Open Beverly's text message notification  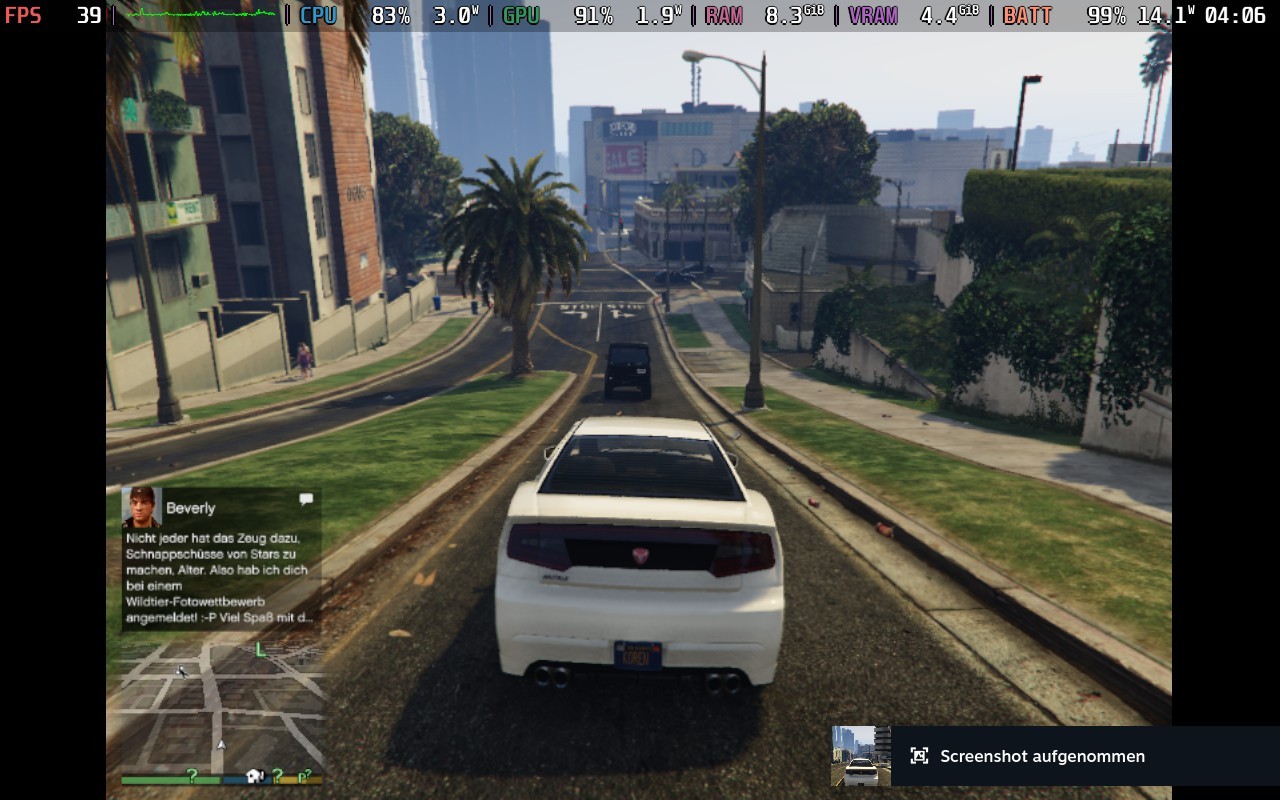[221, 577]
